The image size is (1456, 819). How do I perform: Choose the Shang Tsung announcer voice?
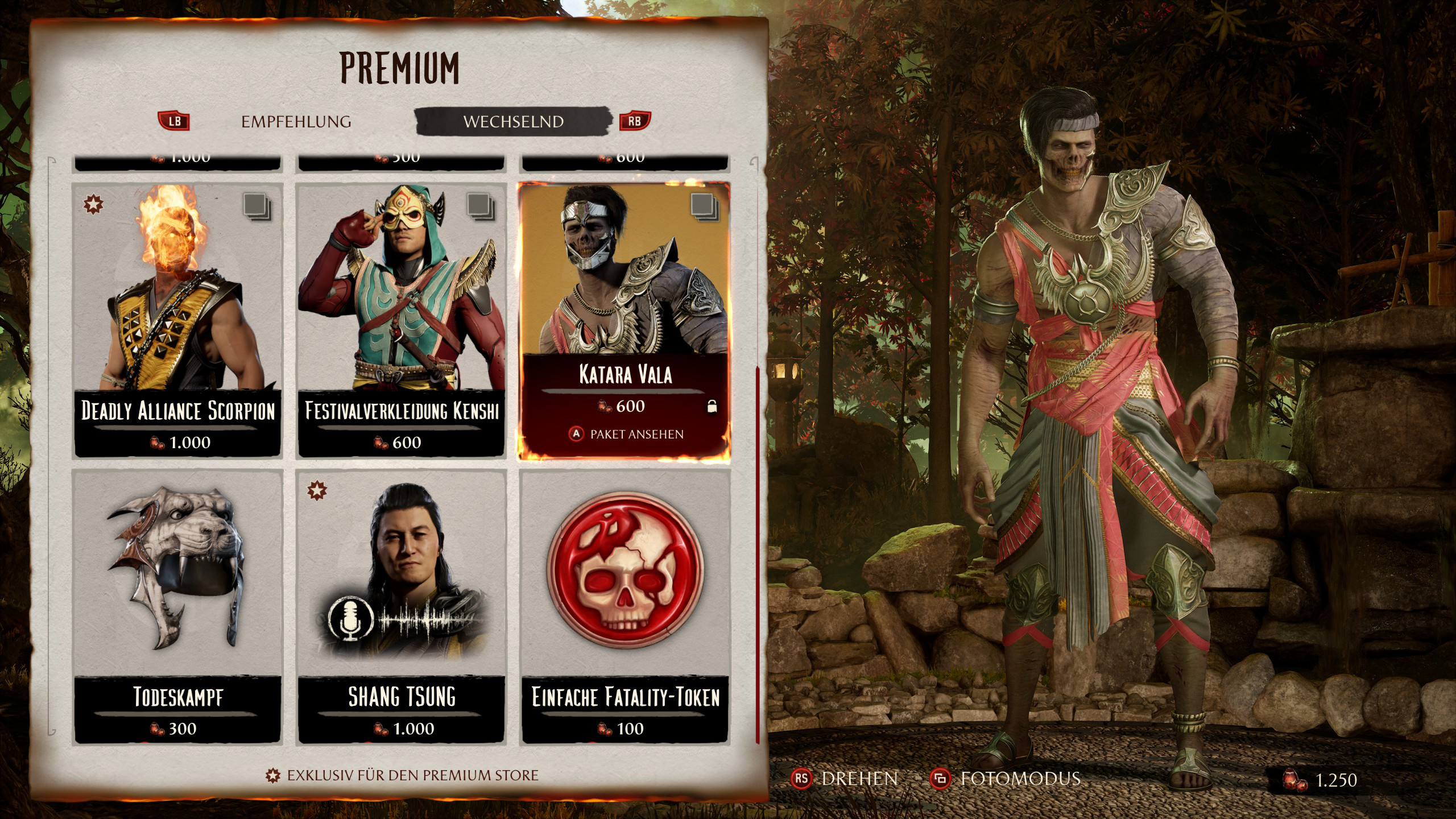click(402, 606)
